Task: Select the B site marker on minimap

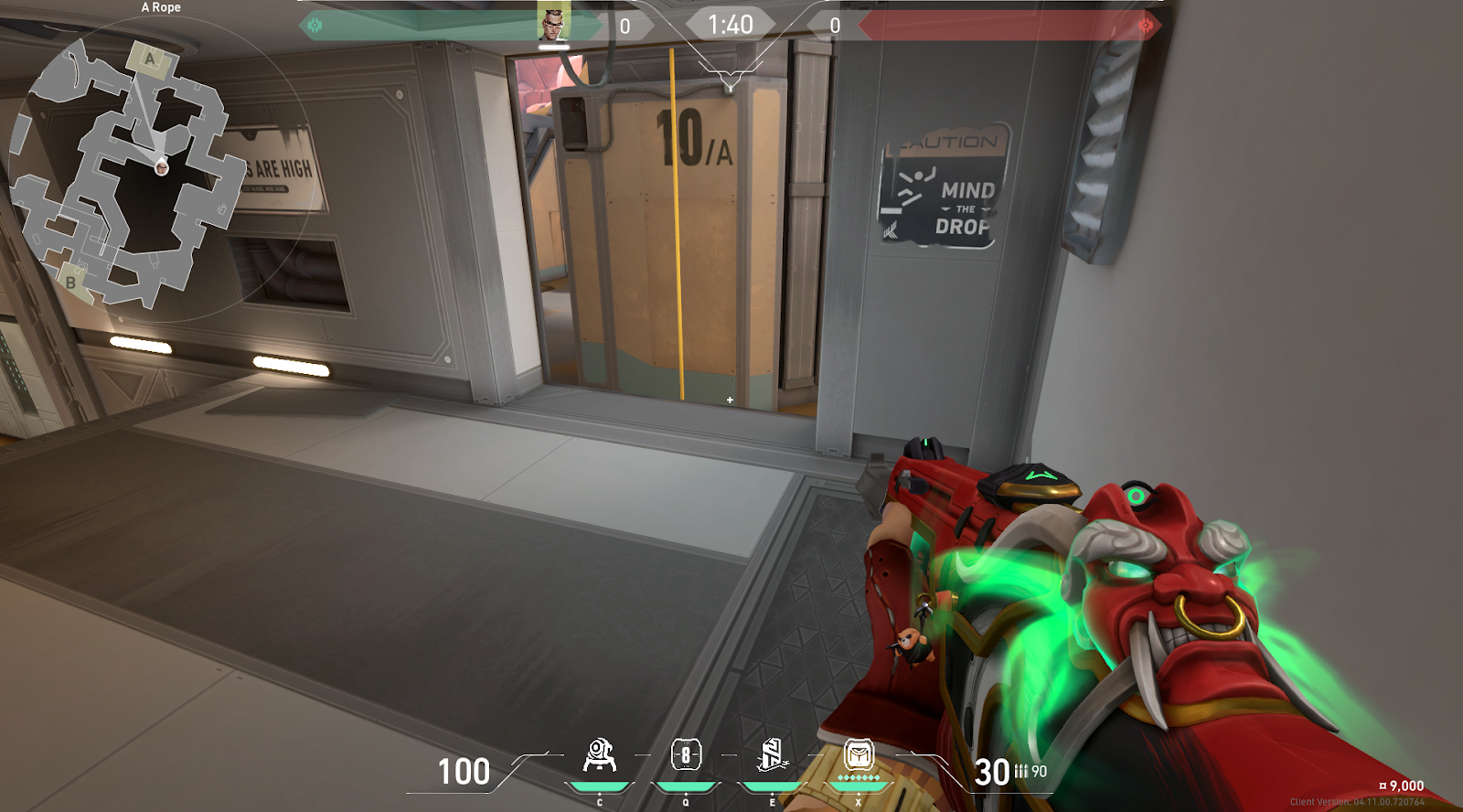Action: coord(71,282)
